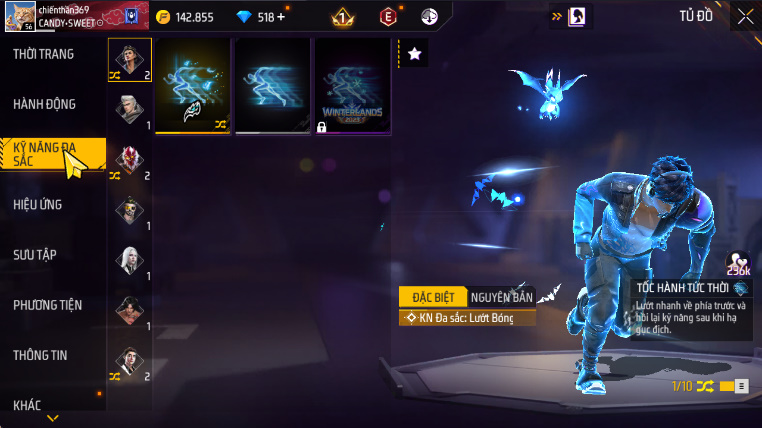Switch to the Khác category
This screenshot has height=428, width=762.
point(28,404)
